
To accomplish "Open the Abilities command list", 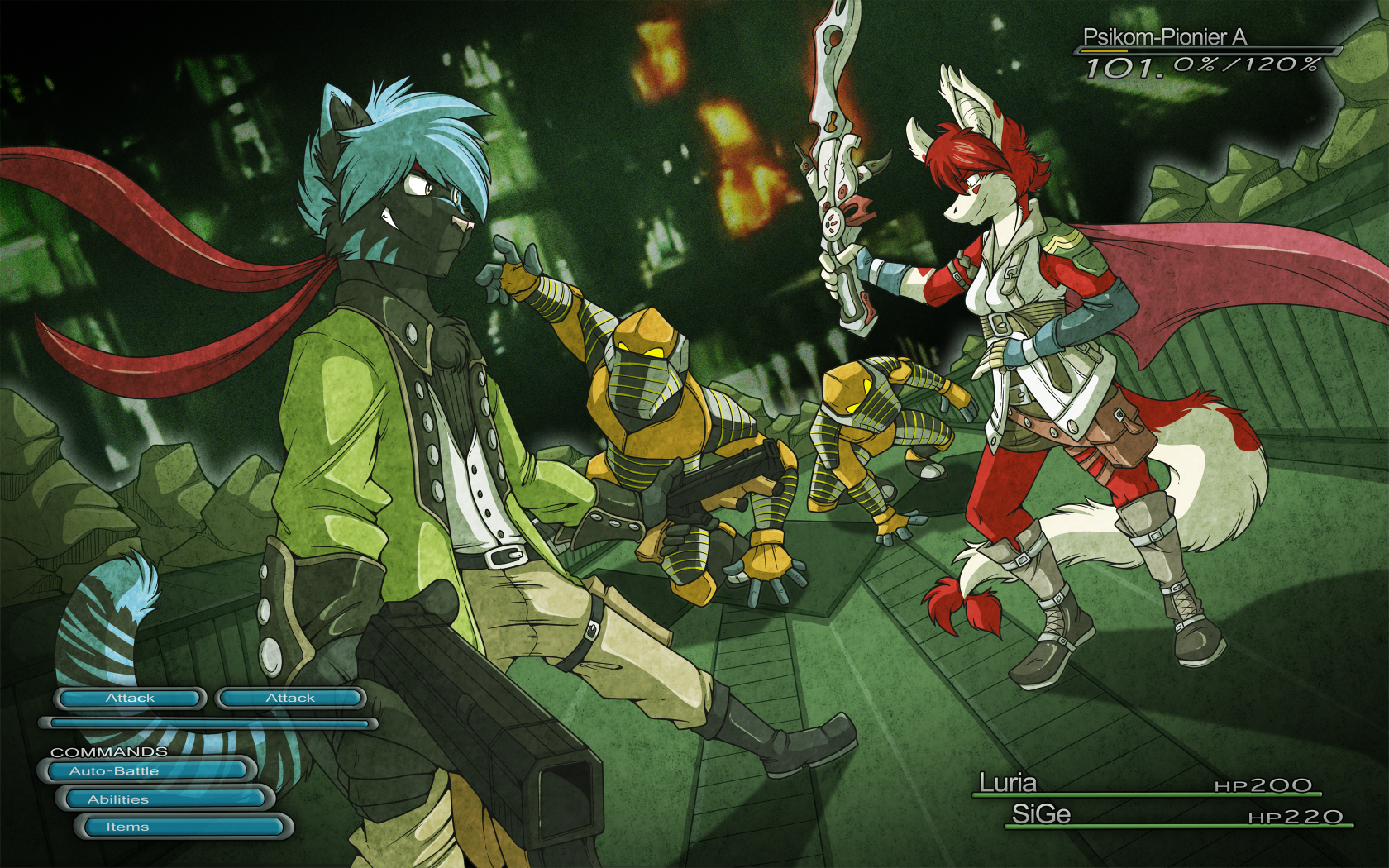I will point(164,799).
